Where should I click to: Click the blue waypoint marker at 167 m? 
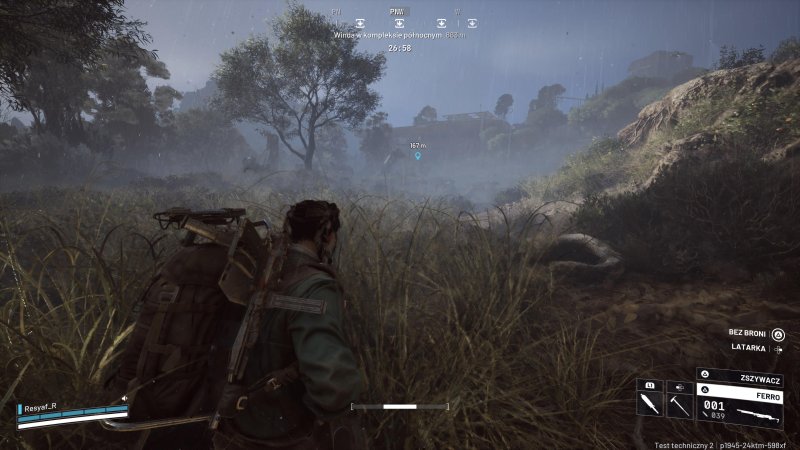tap(418, 156)
